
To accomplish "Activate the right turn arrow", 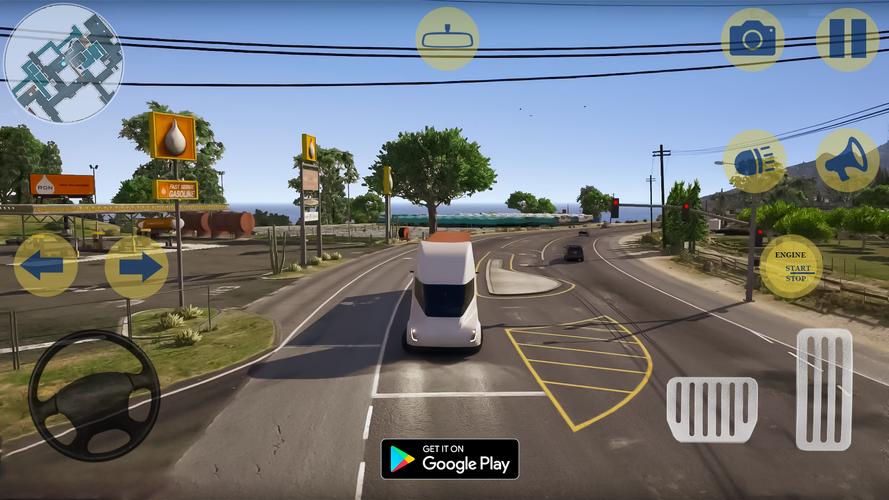I will coord(136,266).
